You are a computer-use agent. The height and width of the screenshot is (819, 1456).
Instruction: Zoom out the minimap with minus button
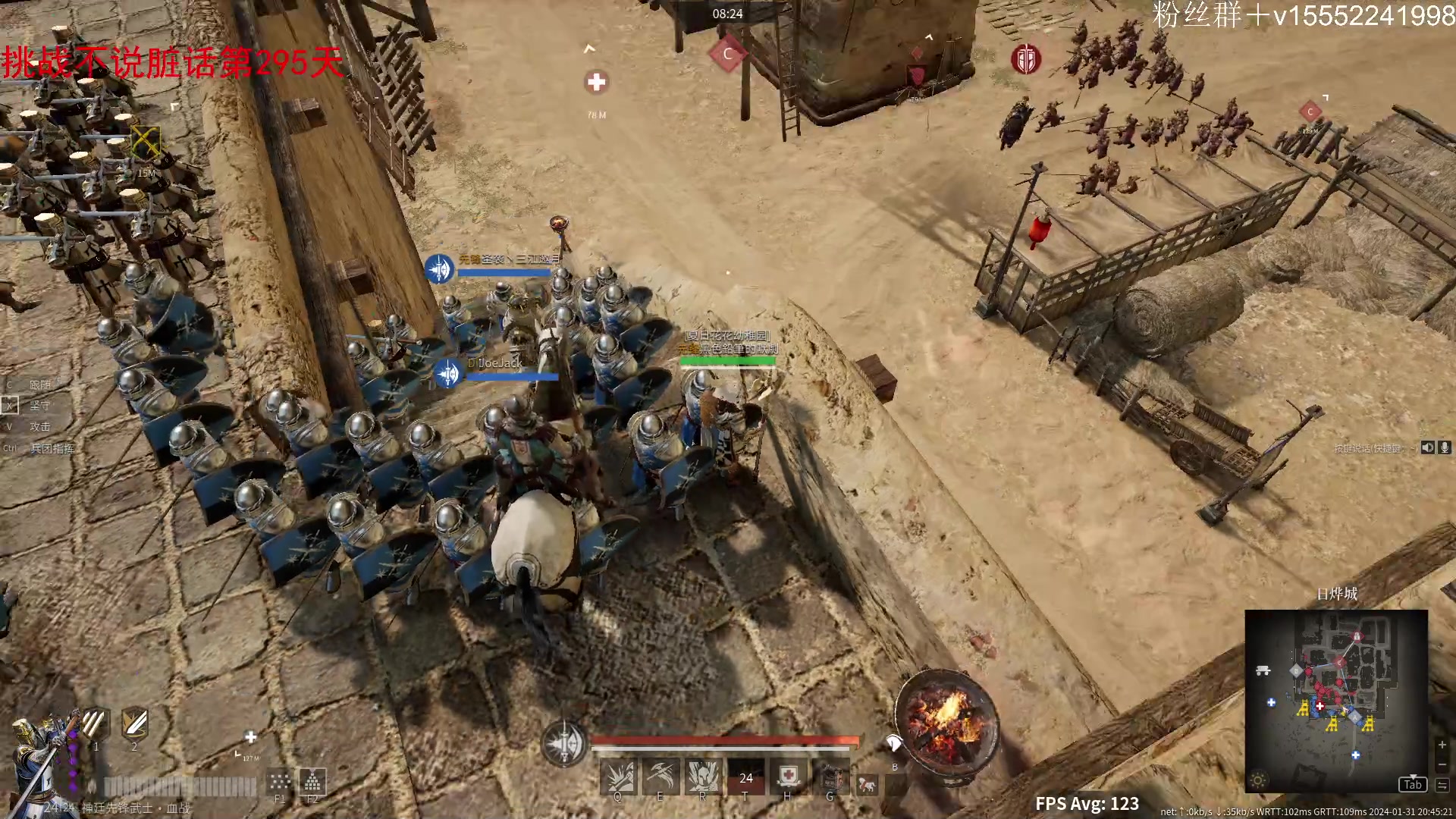point(1442,764)
